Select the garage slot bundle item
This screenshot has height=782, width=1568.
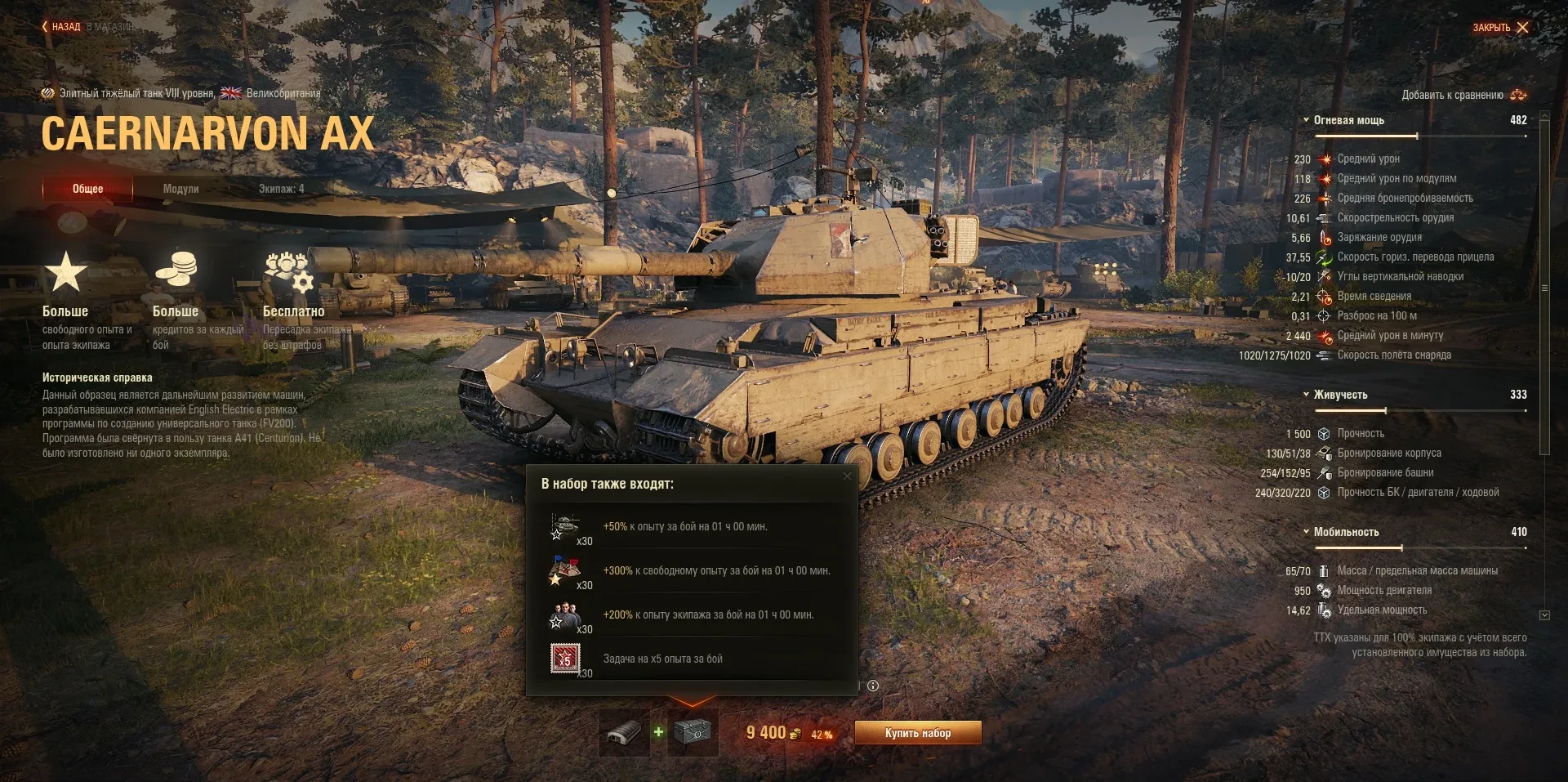(624, 733)
